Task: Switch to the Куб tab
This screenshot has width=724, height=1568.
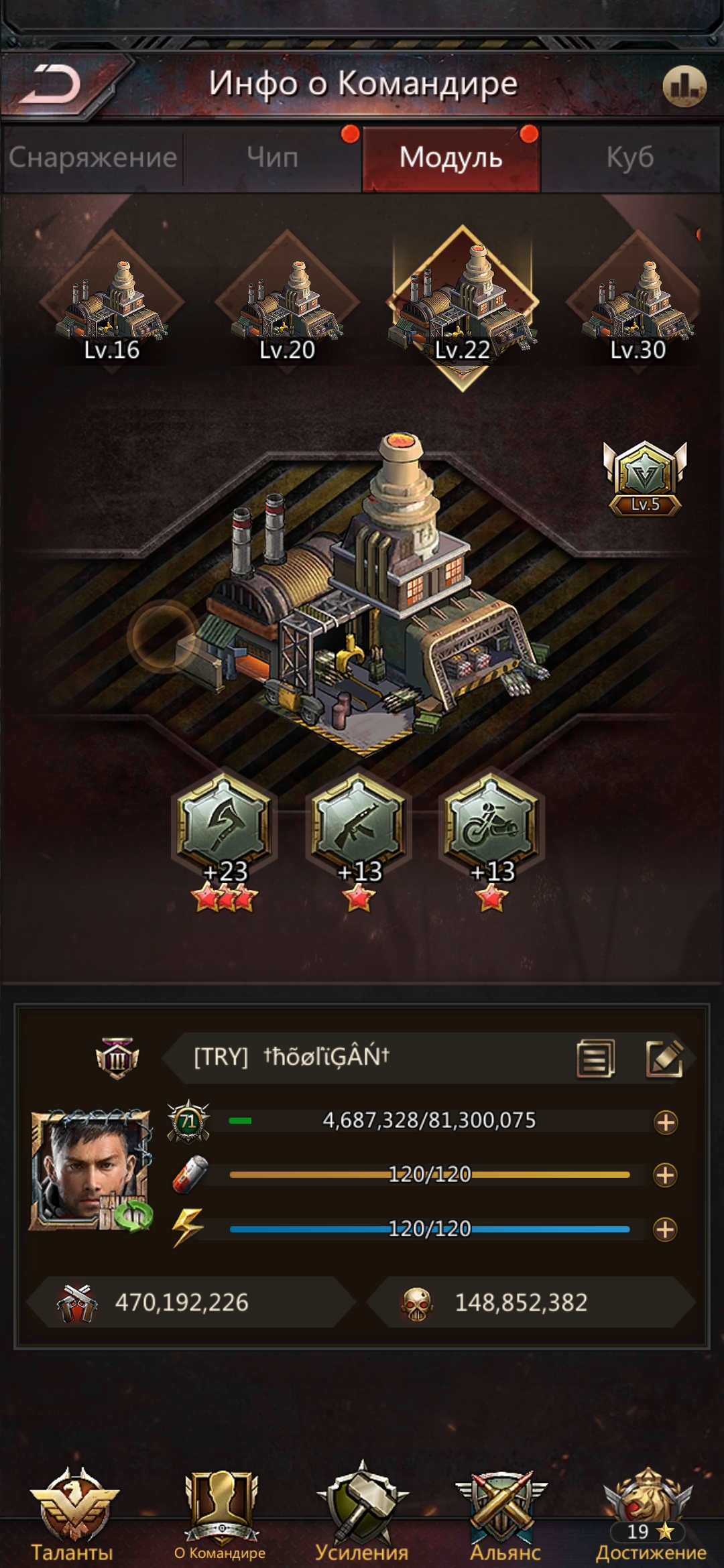Action: [629, 158]
